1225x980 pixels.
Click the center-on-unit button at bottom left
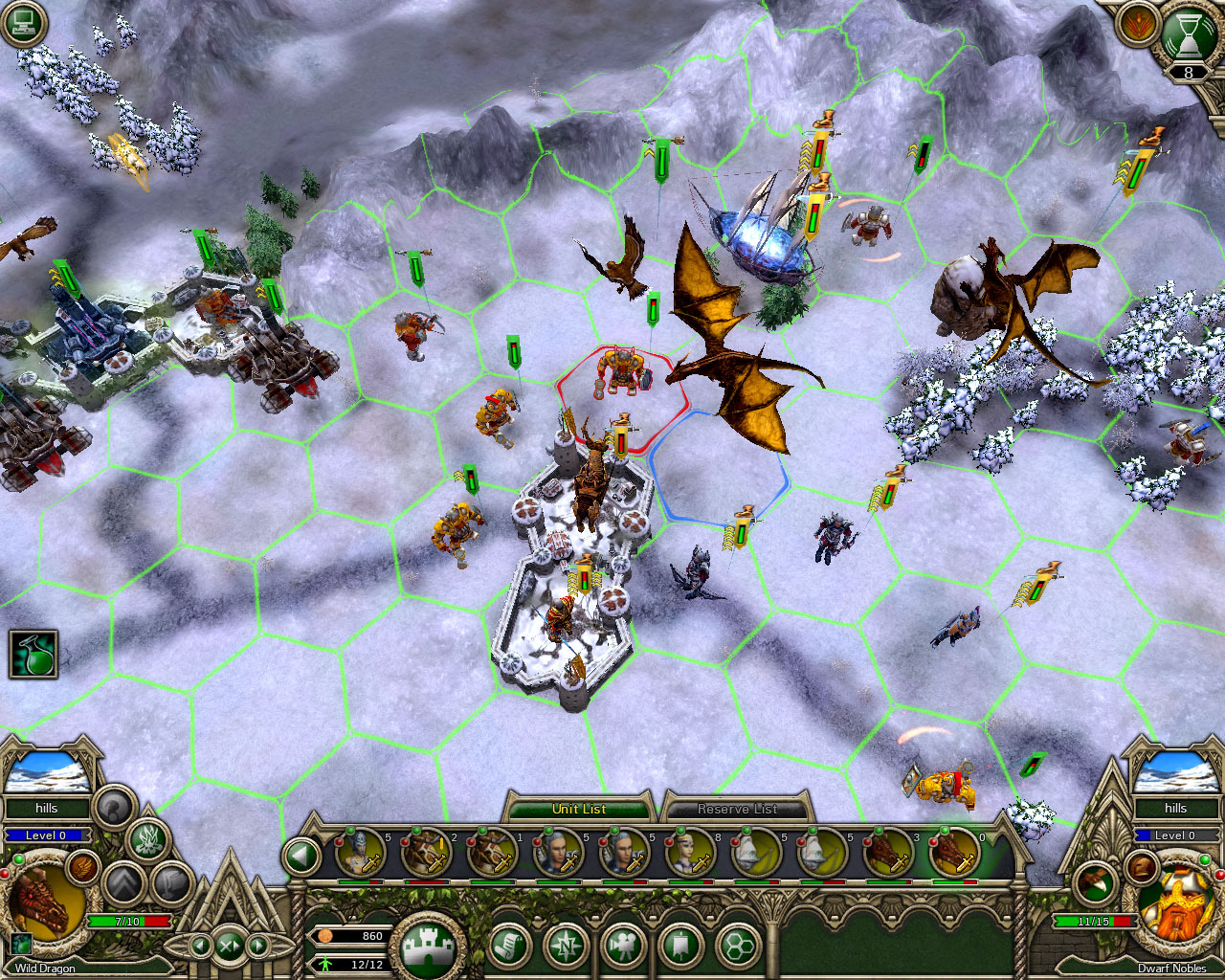click(230, 947)
